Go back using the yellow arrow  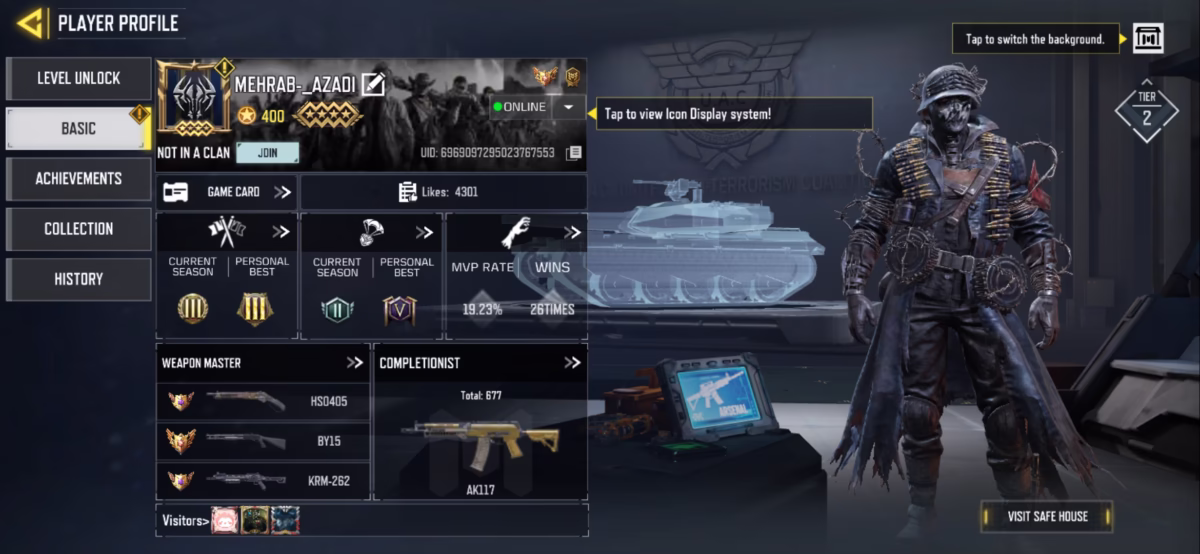pyautogui.click(x=30, y=23)
